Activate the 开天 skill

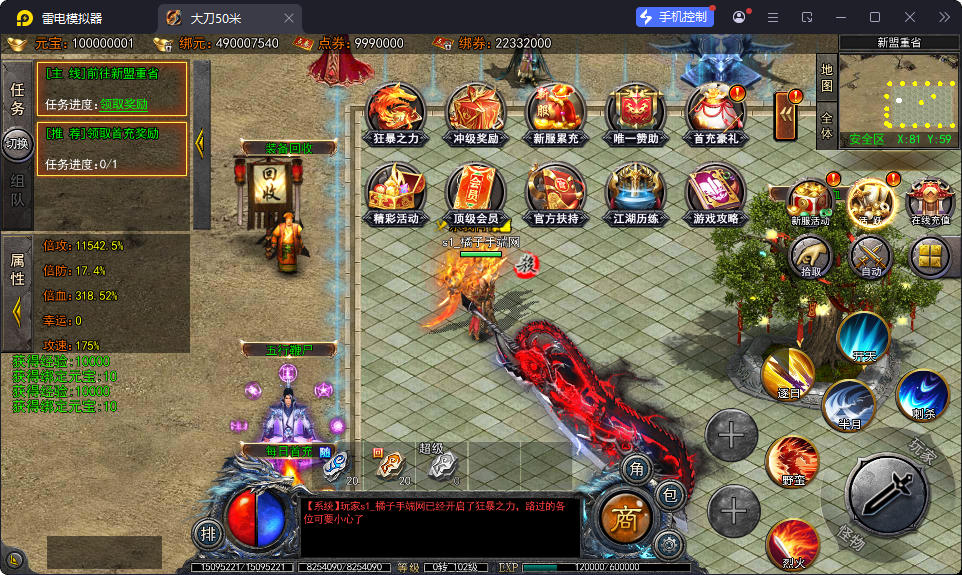863,338
